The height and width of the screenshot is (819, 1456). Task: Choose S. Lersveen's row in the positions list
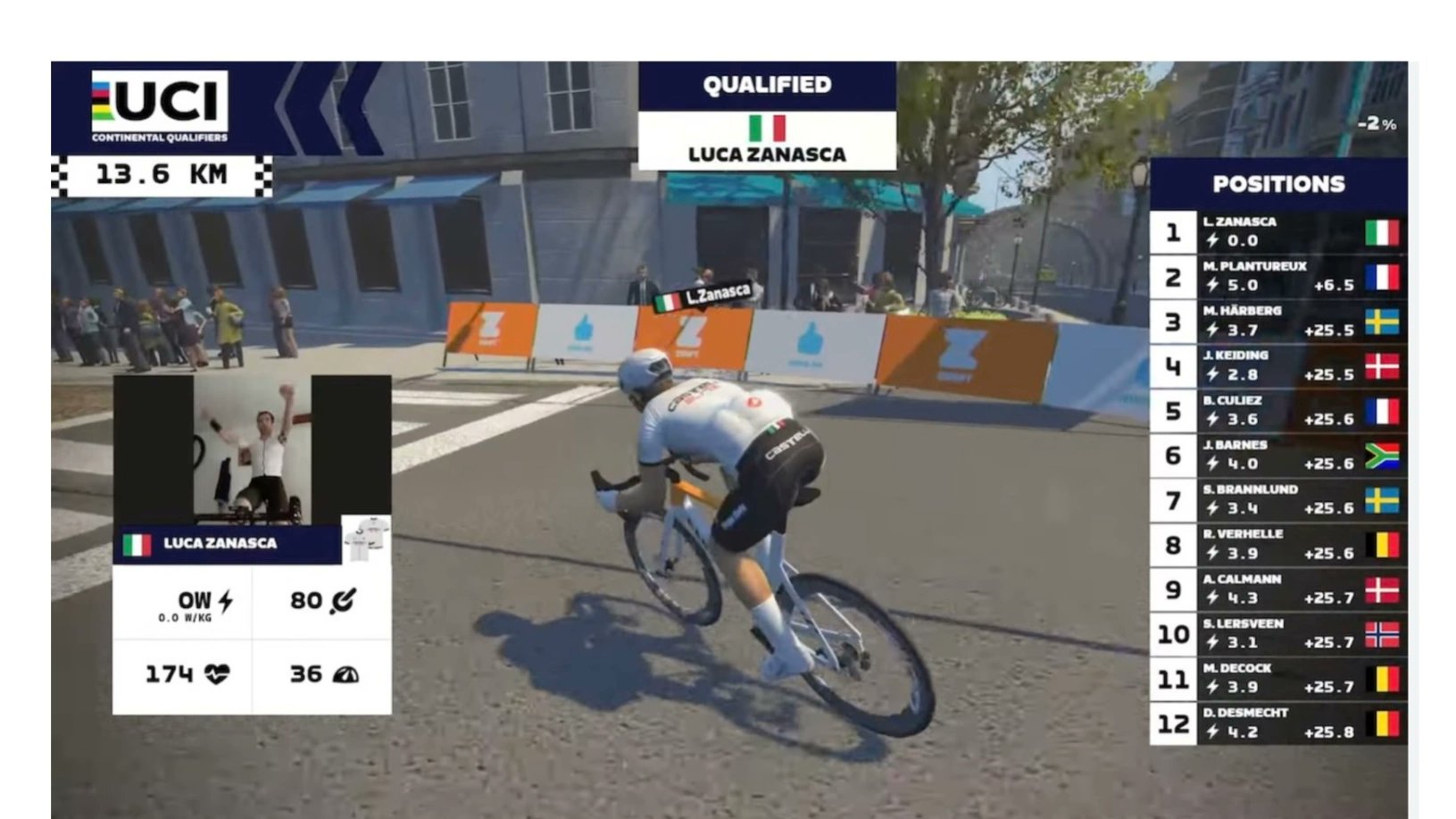(1278, 634)
